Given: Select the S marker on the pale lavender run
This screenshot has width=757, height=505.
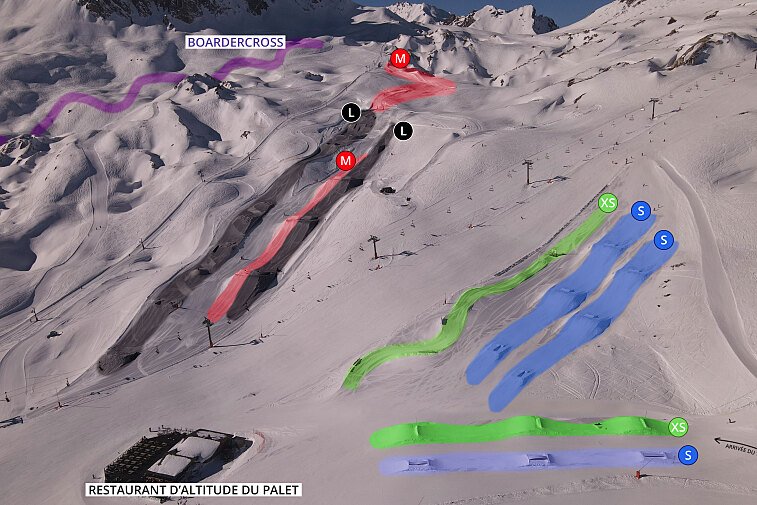Looking at the screenshot, I should (687, 456).
